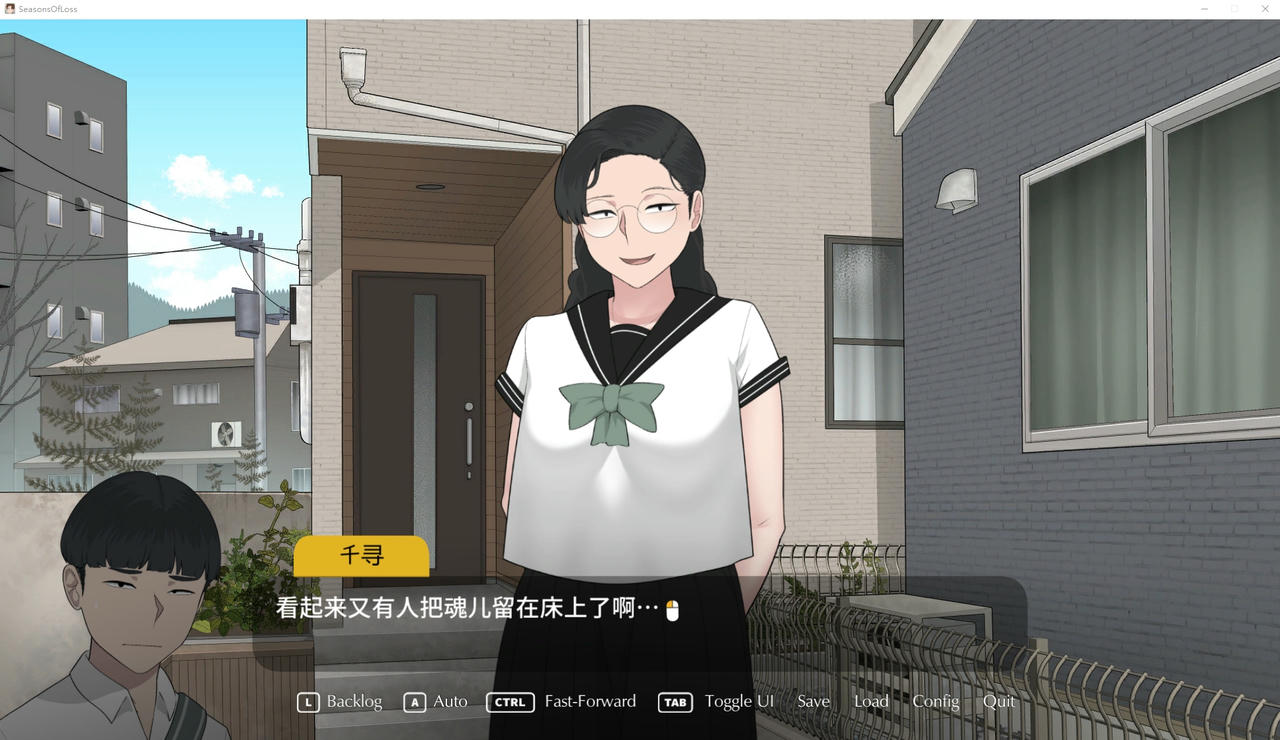Click the dialogue text to advance
1280x740 pixels.
460,609
